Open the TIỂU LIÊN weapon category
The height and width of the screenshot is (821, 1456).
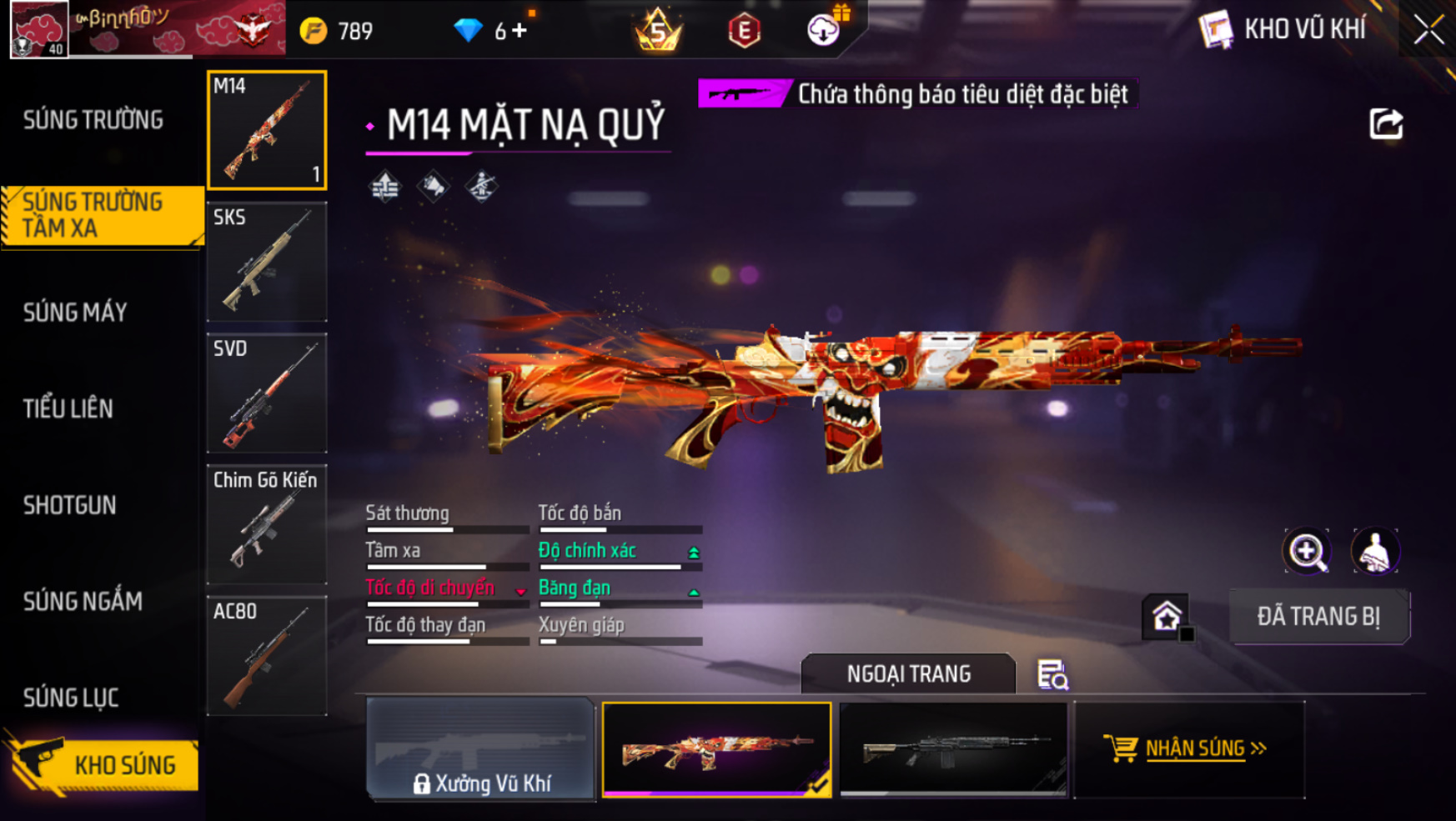pyautogui.click(x=68, y=408)
